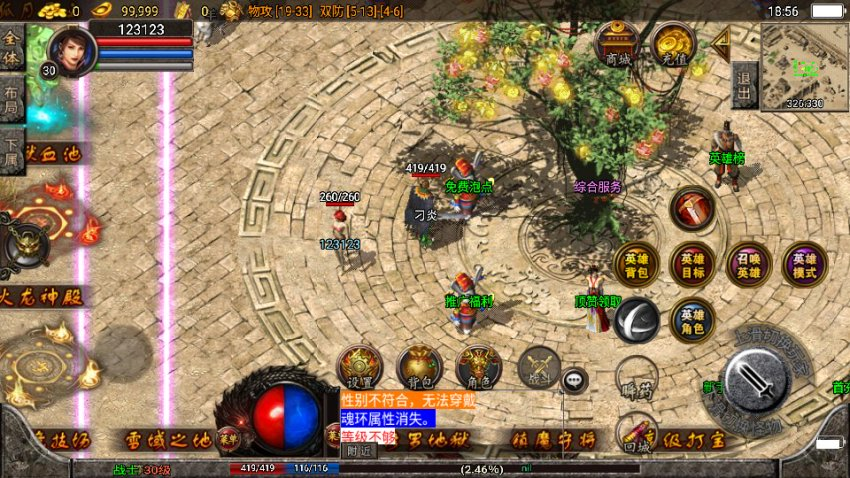Open the 充值 recharge gold coins icon
Image resolution: width=850 pixels, height=478 pixels.
[x=673, y=44]
